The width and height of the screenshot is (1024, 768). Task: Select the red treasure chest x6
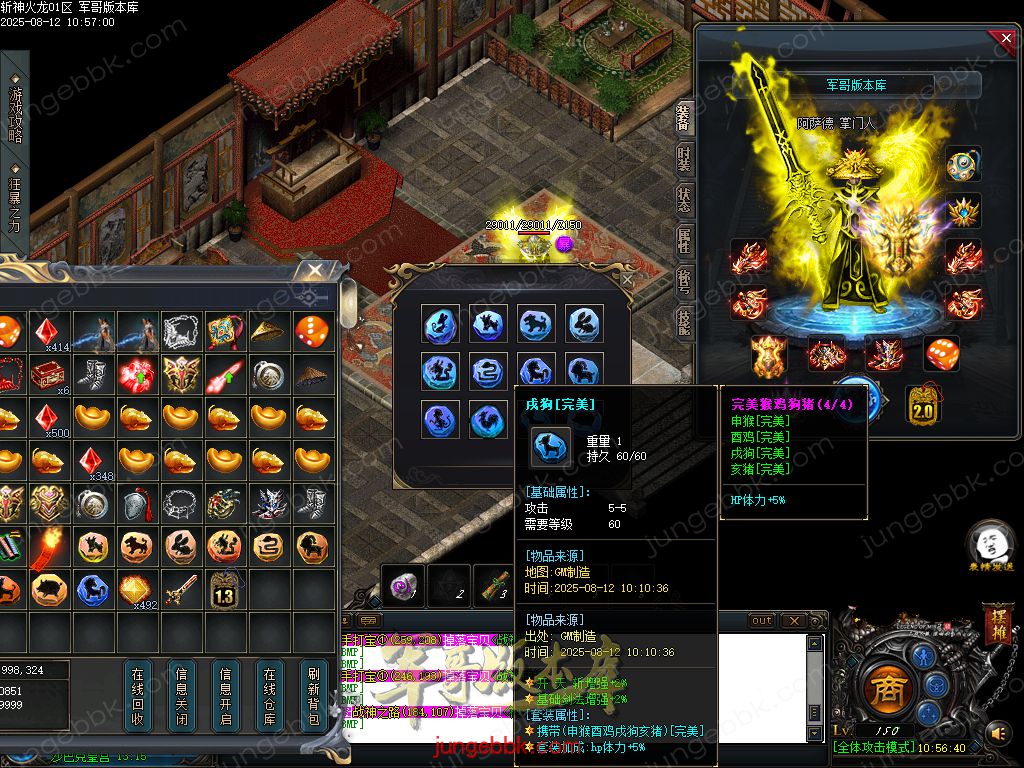(x=45, y=374)
